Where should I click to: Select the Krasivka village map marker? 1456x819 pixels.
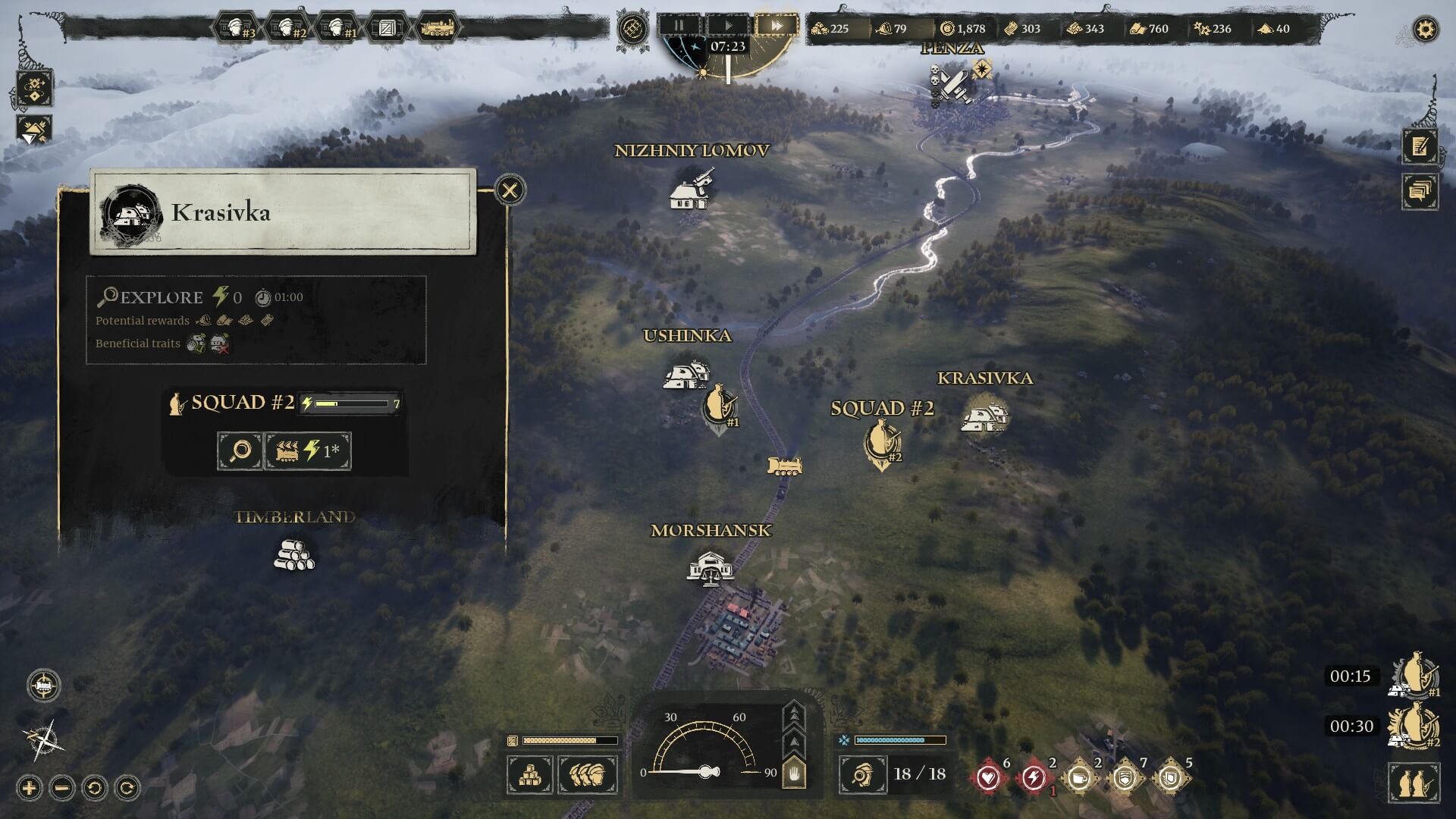[x=985, y=416]
